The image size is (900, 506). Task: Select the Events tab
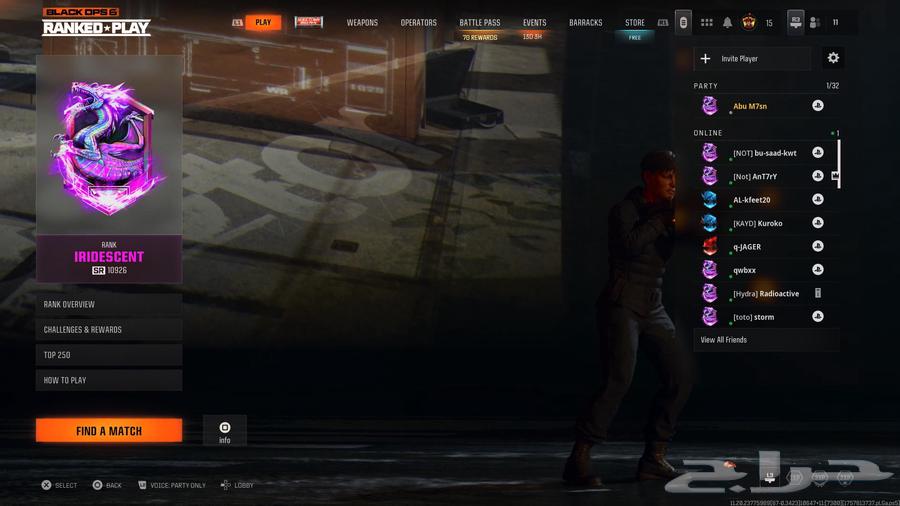click(x=534, y=23)
